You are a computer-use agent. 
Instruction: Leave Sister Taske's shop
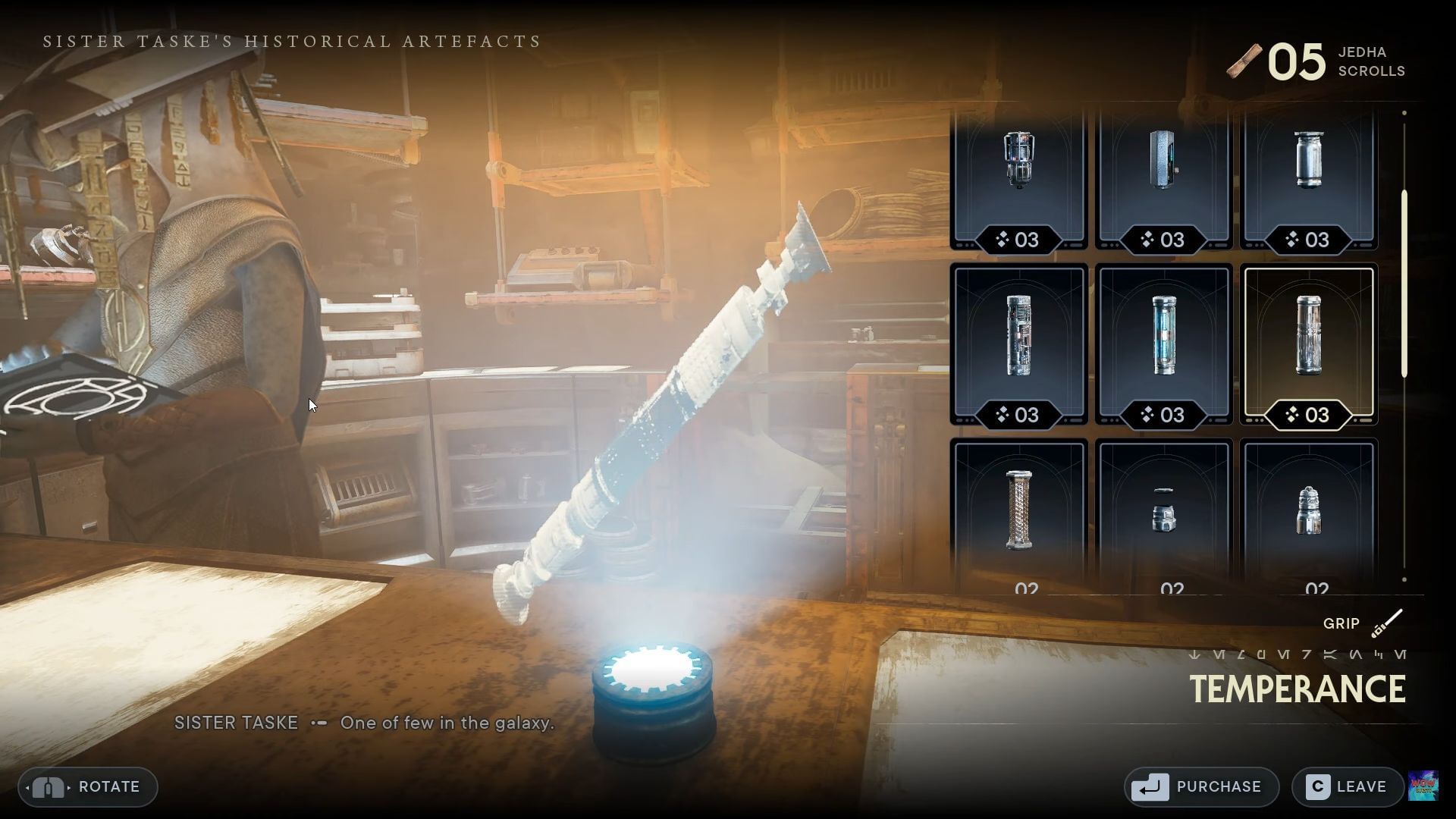click(1346, 786)
